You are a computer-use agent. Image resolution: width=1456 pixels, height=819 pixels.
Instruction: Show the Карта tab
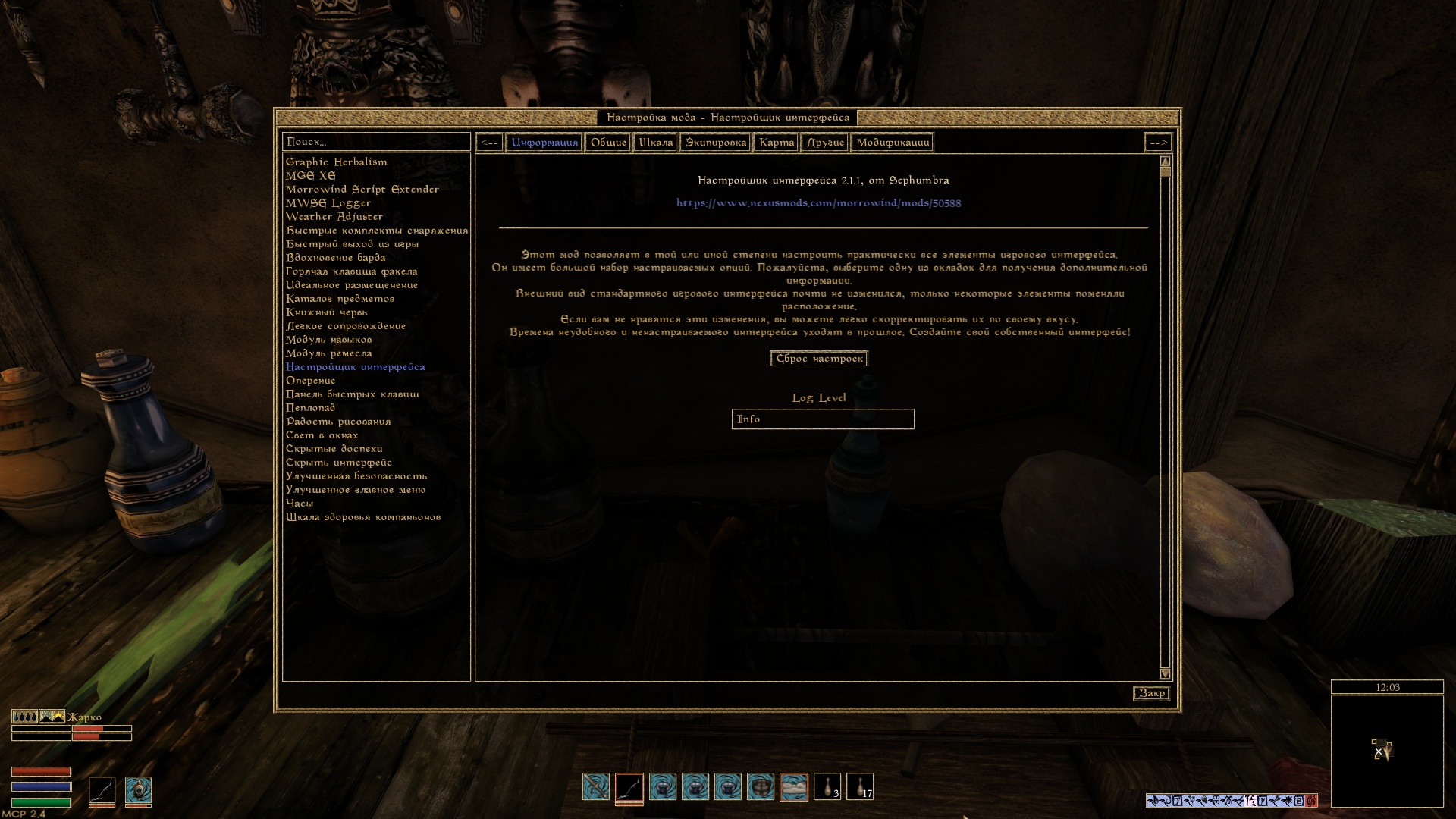777,143
